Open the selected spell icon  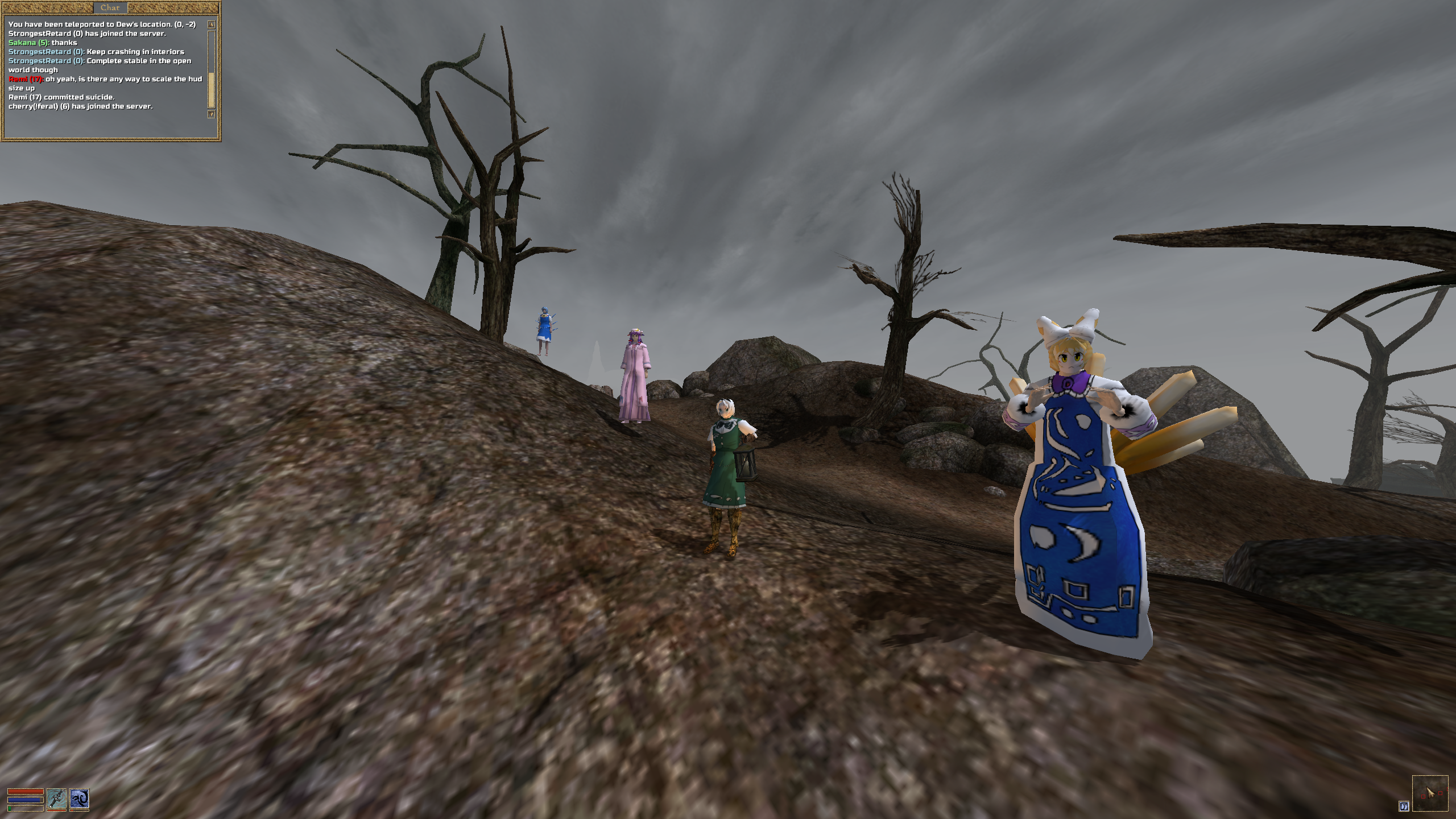(80, 799)
